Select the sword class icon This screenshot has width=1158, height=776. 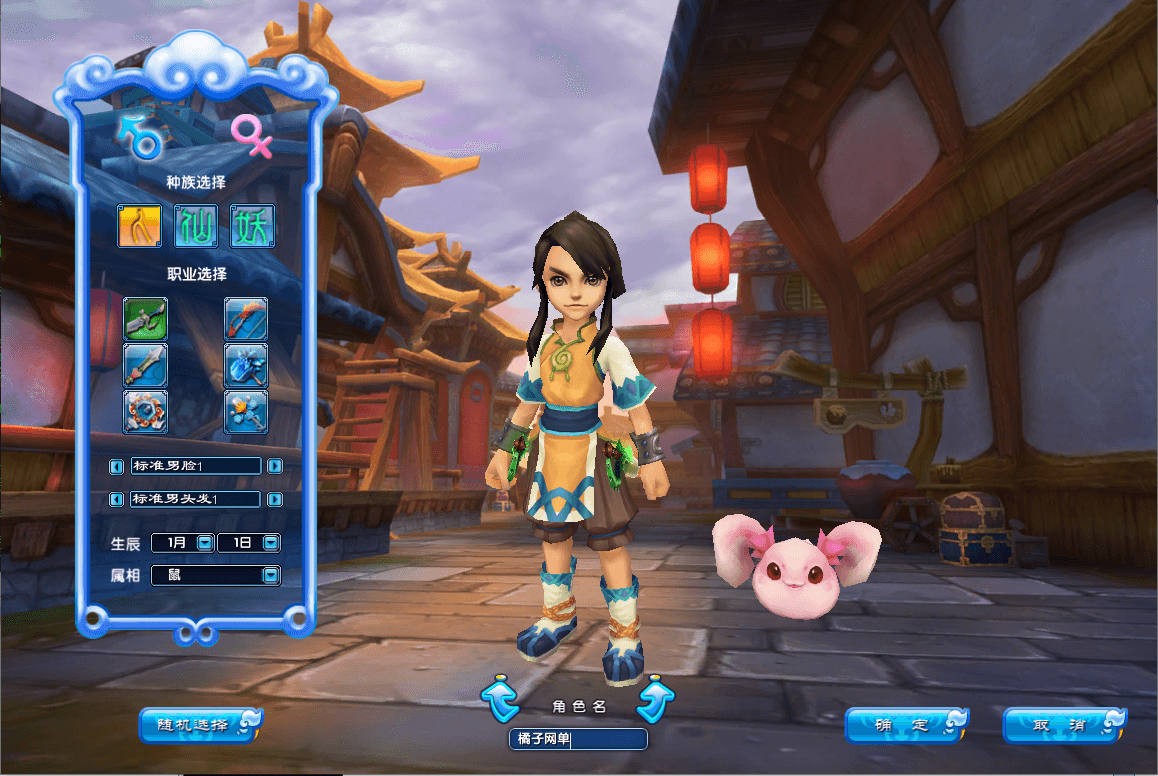tap(146, 365)
